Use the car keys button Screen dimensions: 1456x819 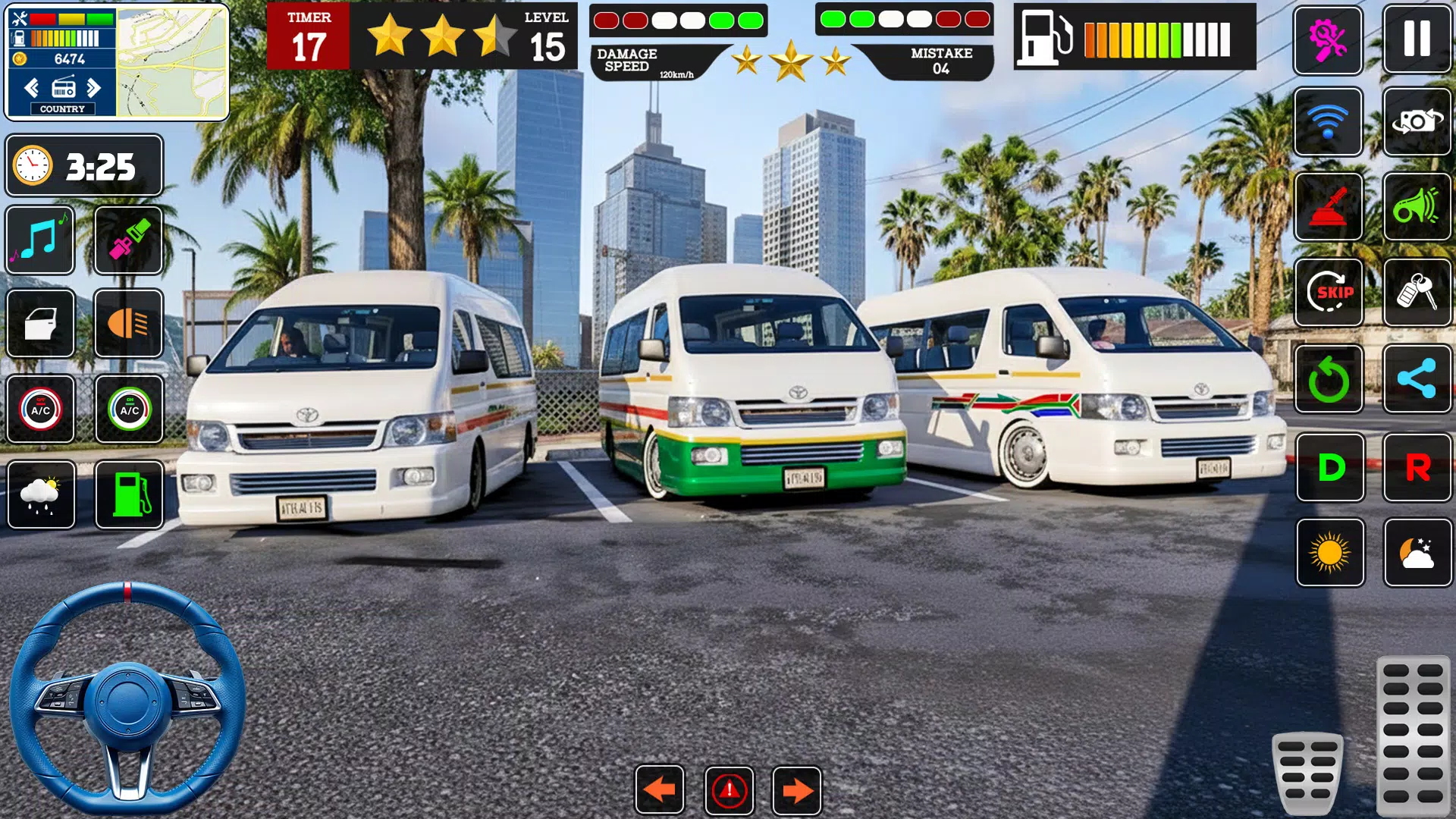point(1417,292)
